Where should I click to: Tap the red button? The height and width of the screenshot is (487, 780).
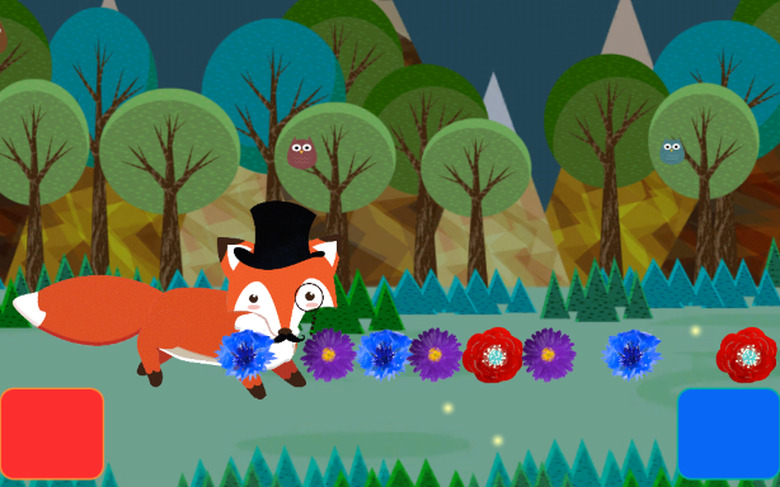(x=52, y=433)
